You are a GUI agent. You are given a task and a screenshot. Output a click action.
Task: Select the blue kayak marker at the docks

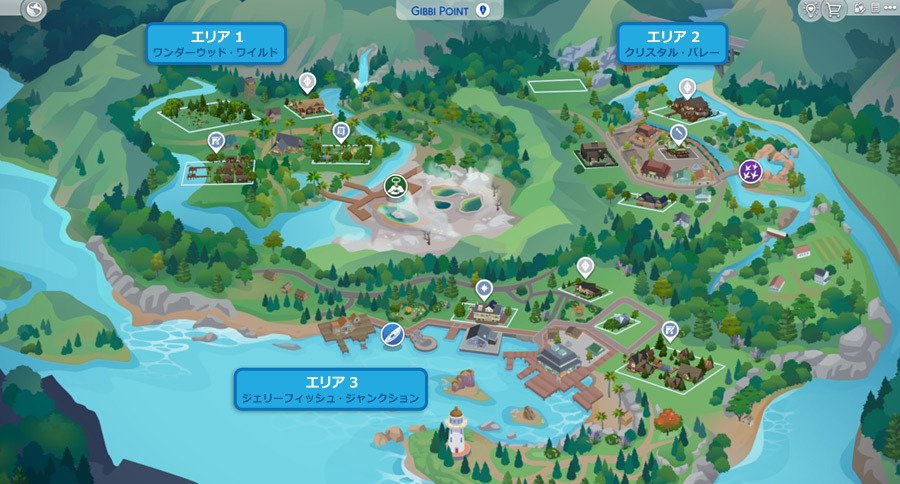(392, 335)
